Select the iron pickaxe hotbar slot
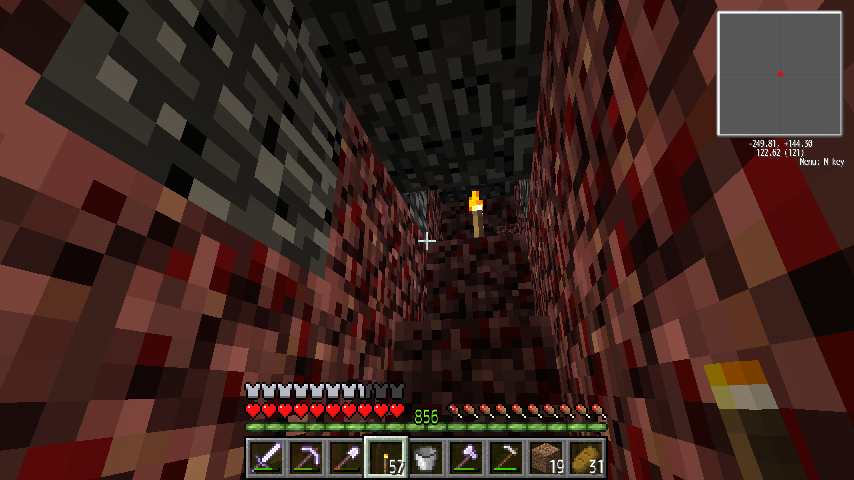This screenshot has height=480, width=854. [x=506, y=458]
